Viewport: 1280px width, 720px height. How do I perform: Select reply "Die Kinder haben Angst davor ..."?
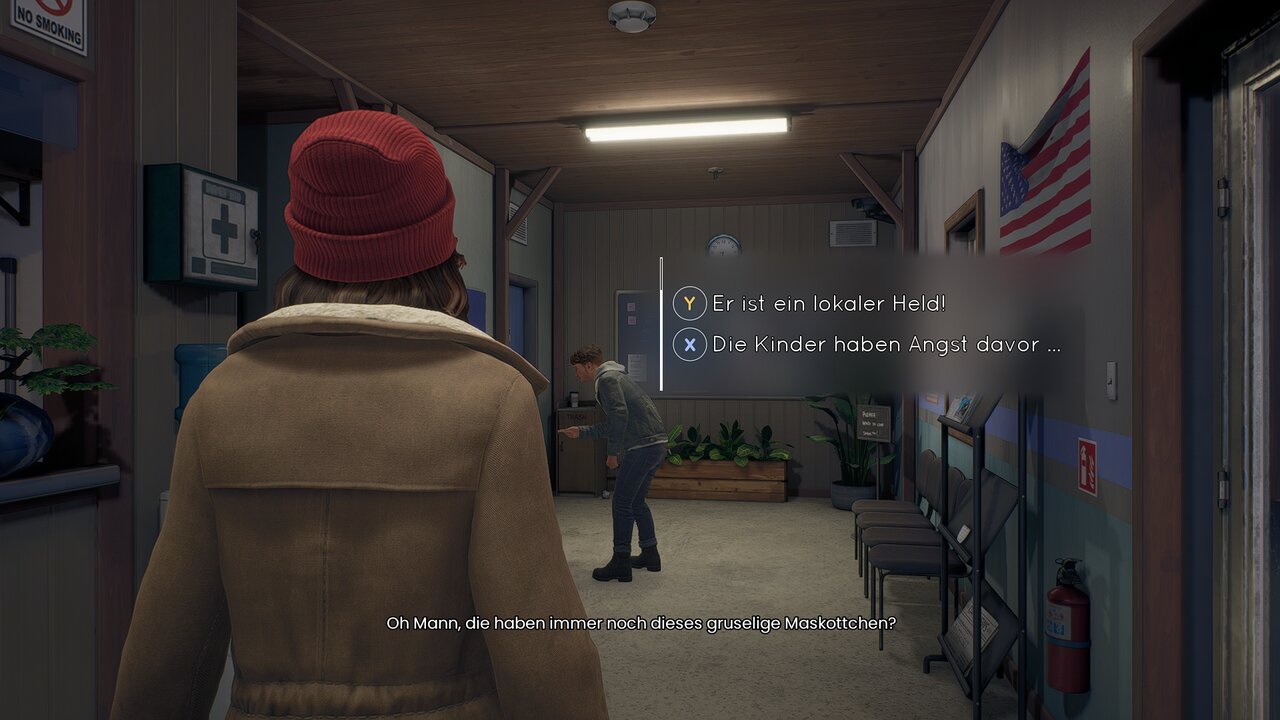point(885,345)
